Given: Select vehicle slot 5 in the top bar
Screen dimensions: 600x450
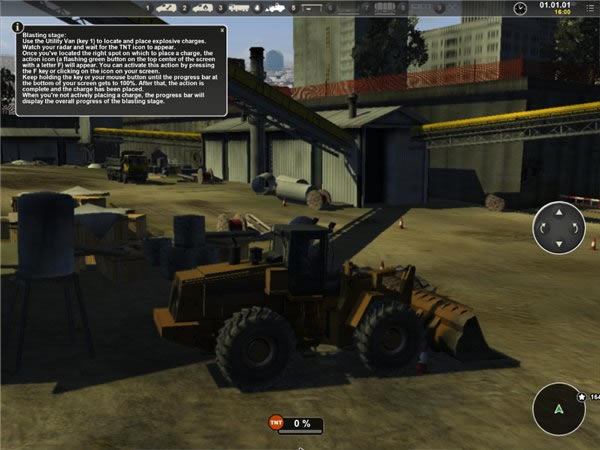Looking at the screenshot, I should [309, 8].
